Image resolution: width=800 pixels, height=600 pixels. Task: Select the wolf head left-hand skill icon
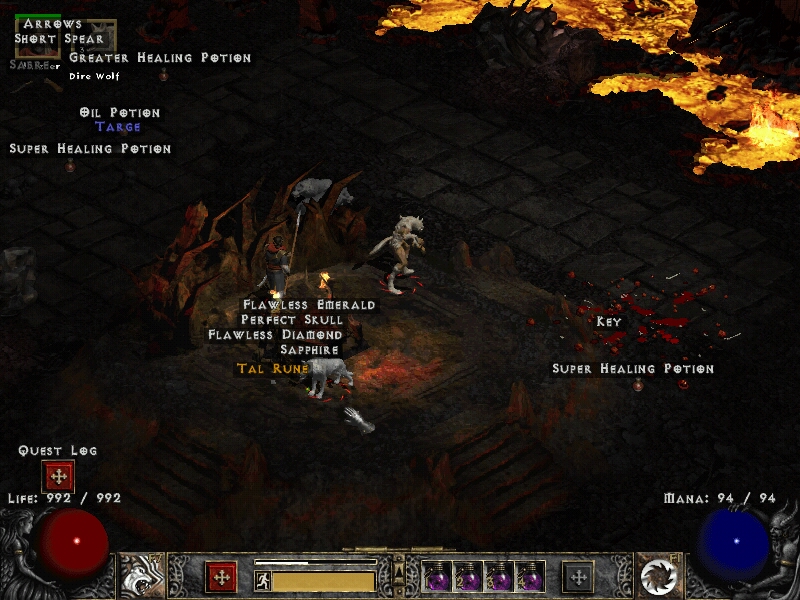pos(140,575)
